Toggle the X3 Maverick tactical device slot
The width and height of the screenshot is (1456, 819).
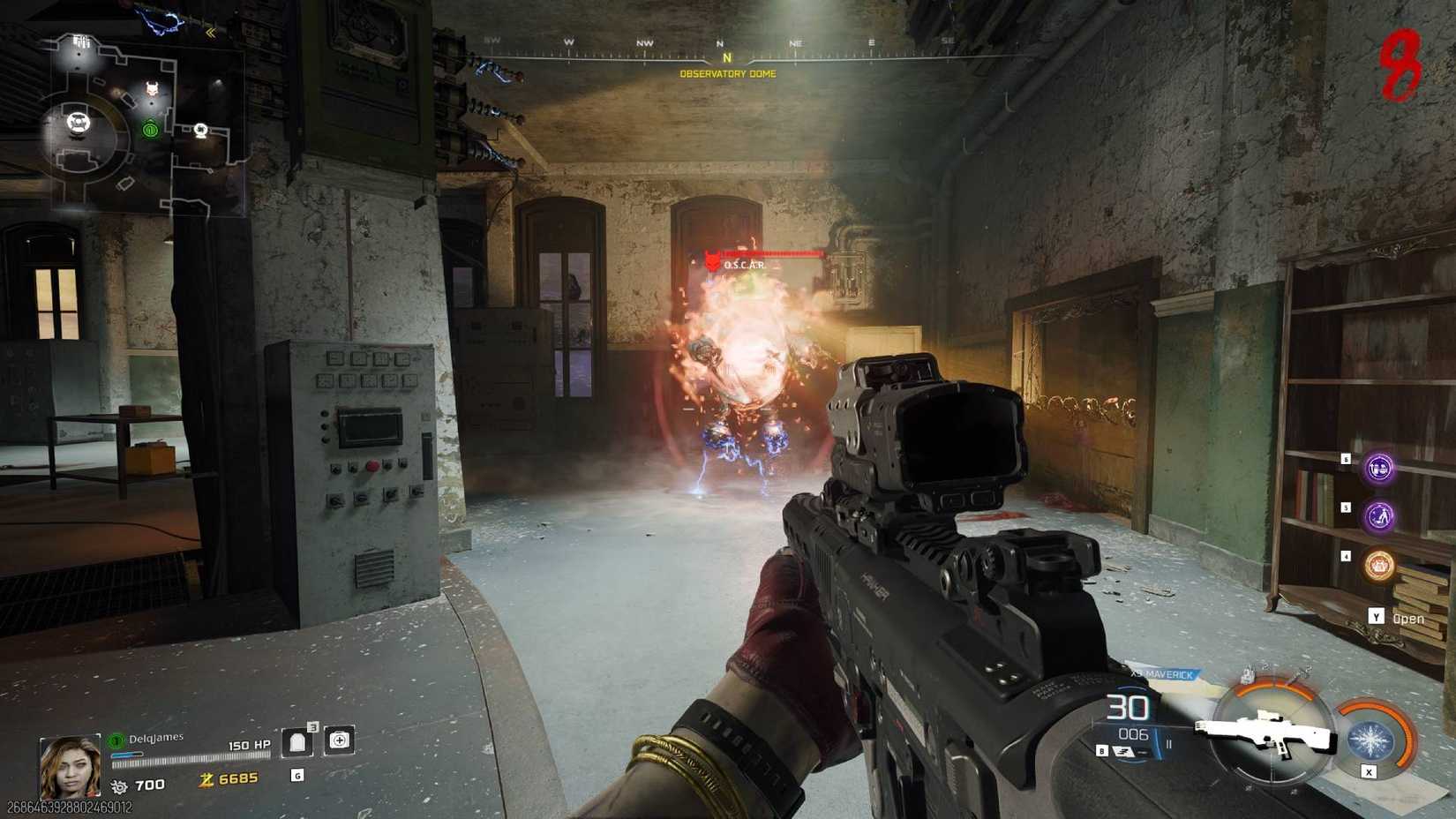click(x=1163, y=672)
